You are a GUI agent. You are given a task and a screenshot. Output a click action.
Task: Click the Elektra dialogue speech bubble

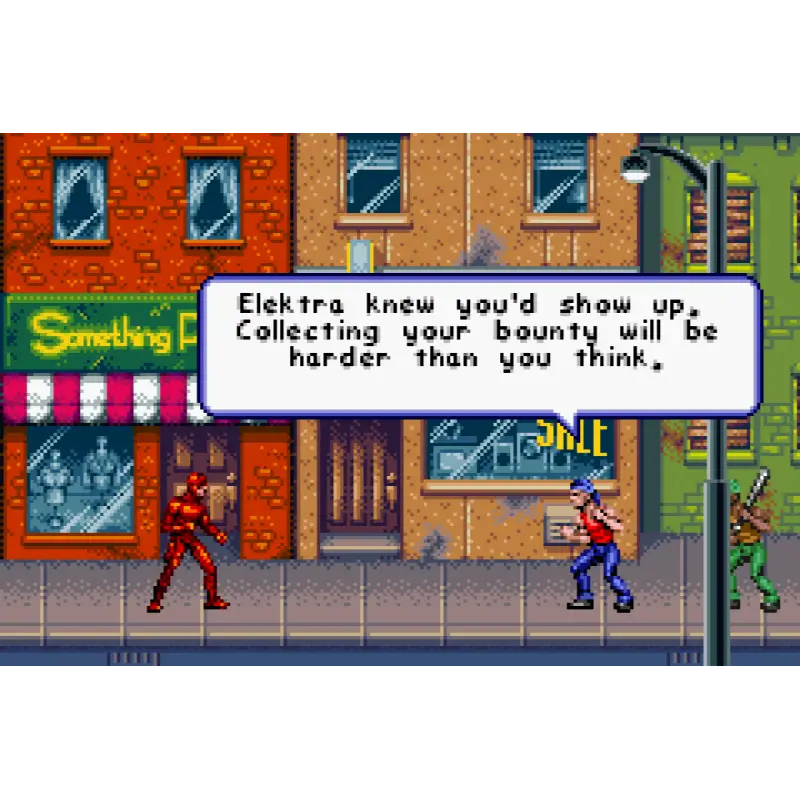click(x=479, y=345)
